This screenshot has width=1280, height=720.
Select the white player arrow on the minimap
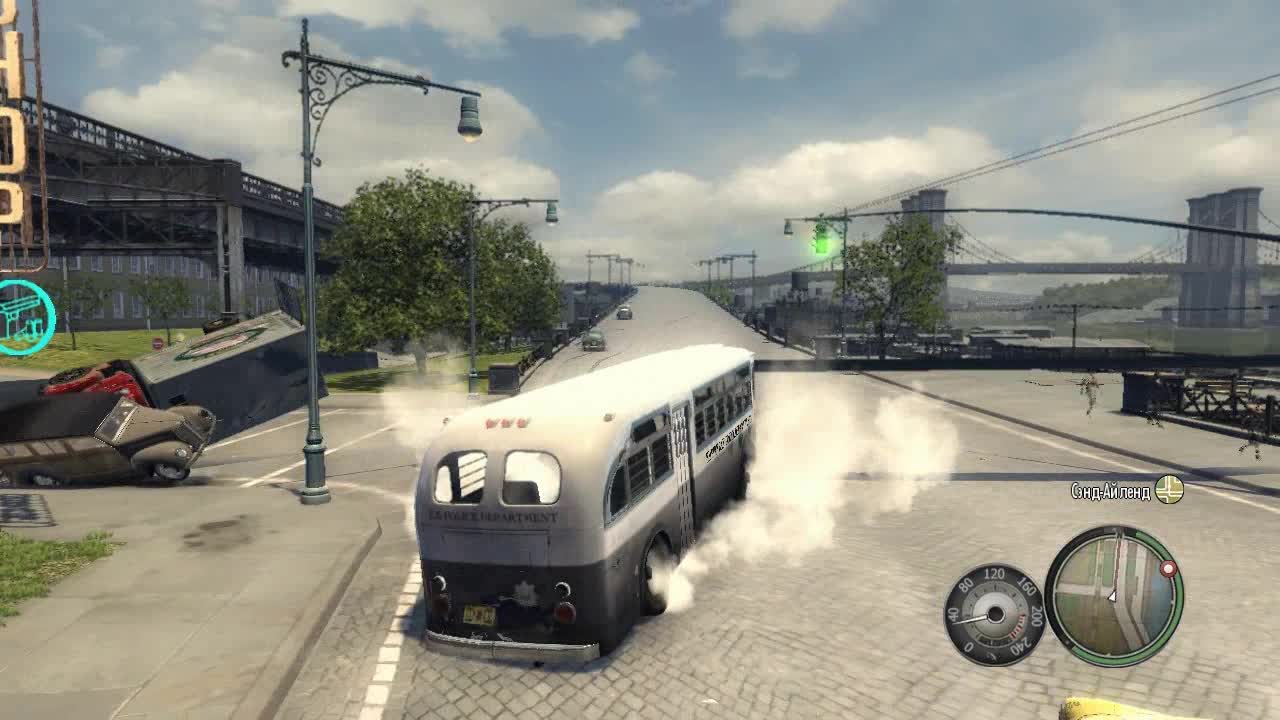[1112, 596]
